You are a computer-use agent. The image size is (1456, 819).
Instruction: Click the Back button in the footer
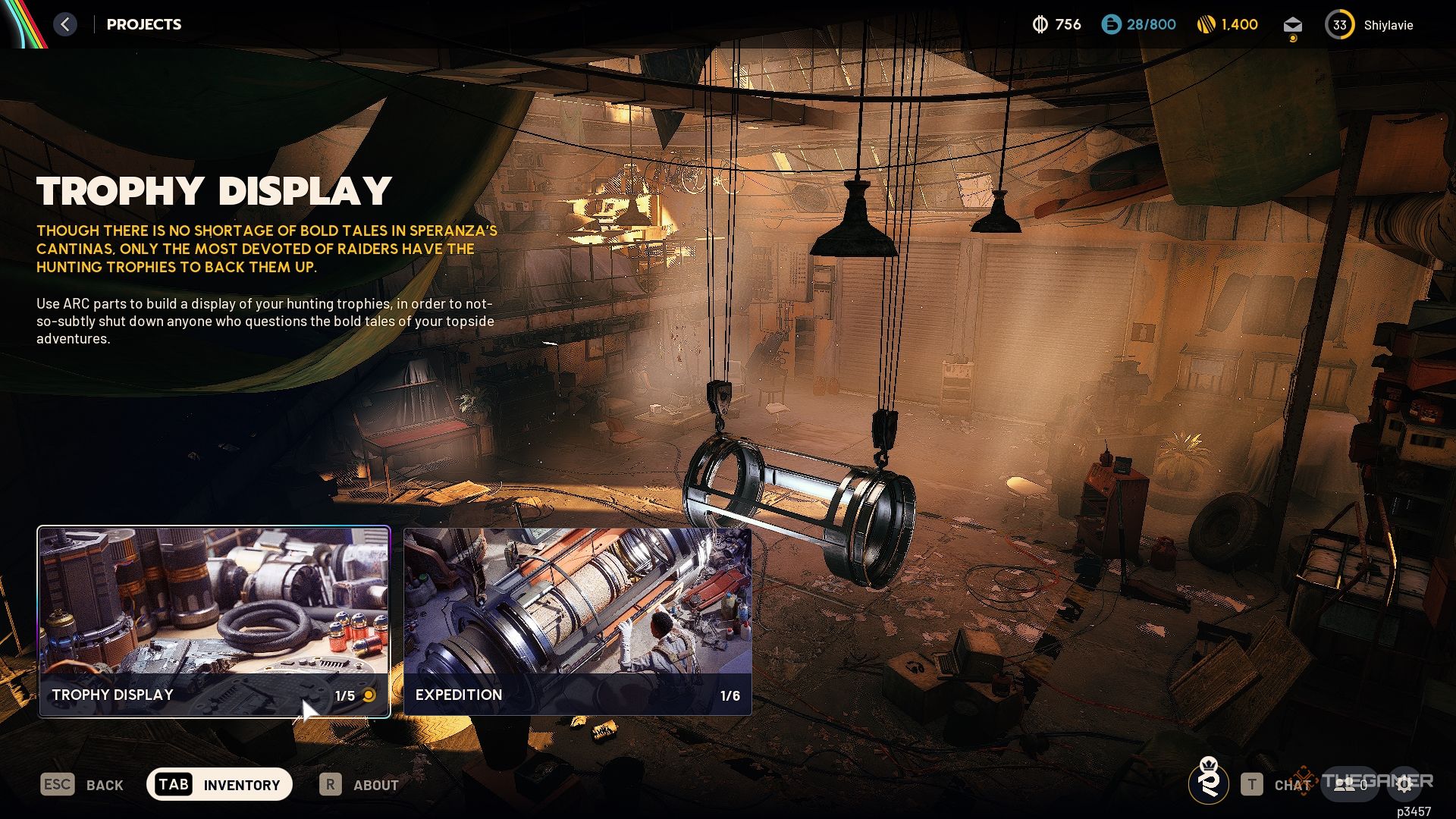(82, 785)
